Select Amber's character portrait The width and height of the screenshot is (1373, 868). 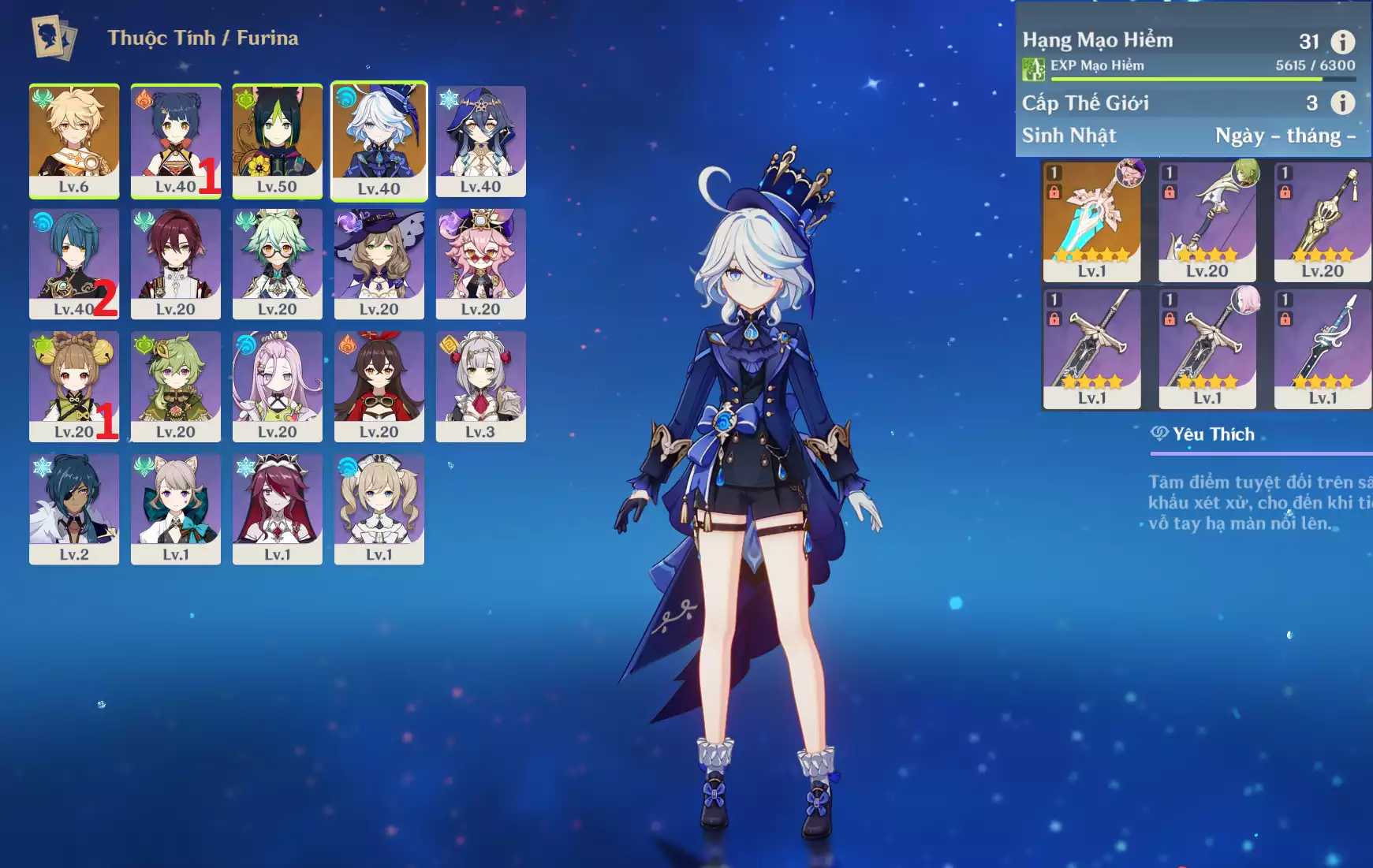[x=379, y=386]
